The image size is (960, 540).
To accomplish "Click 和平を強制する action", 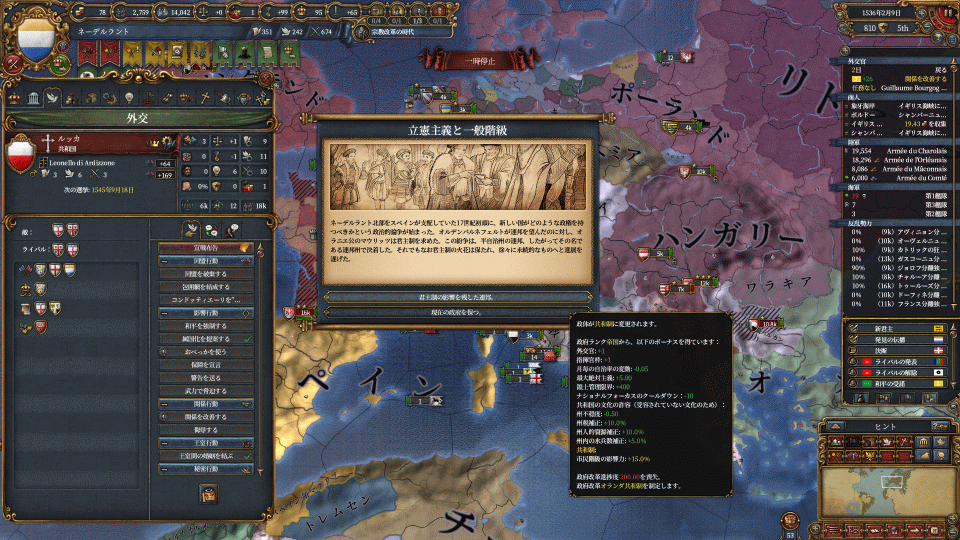I will [x=203, y=325].
